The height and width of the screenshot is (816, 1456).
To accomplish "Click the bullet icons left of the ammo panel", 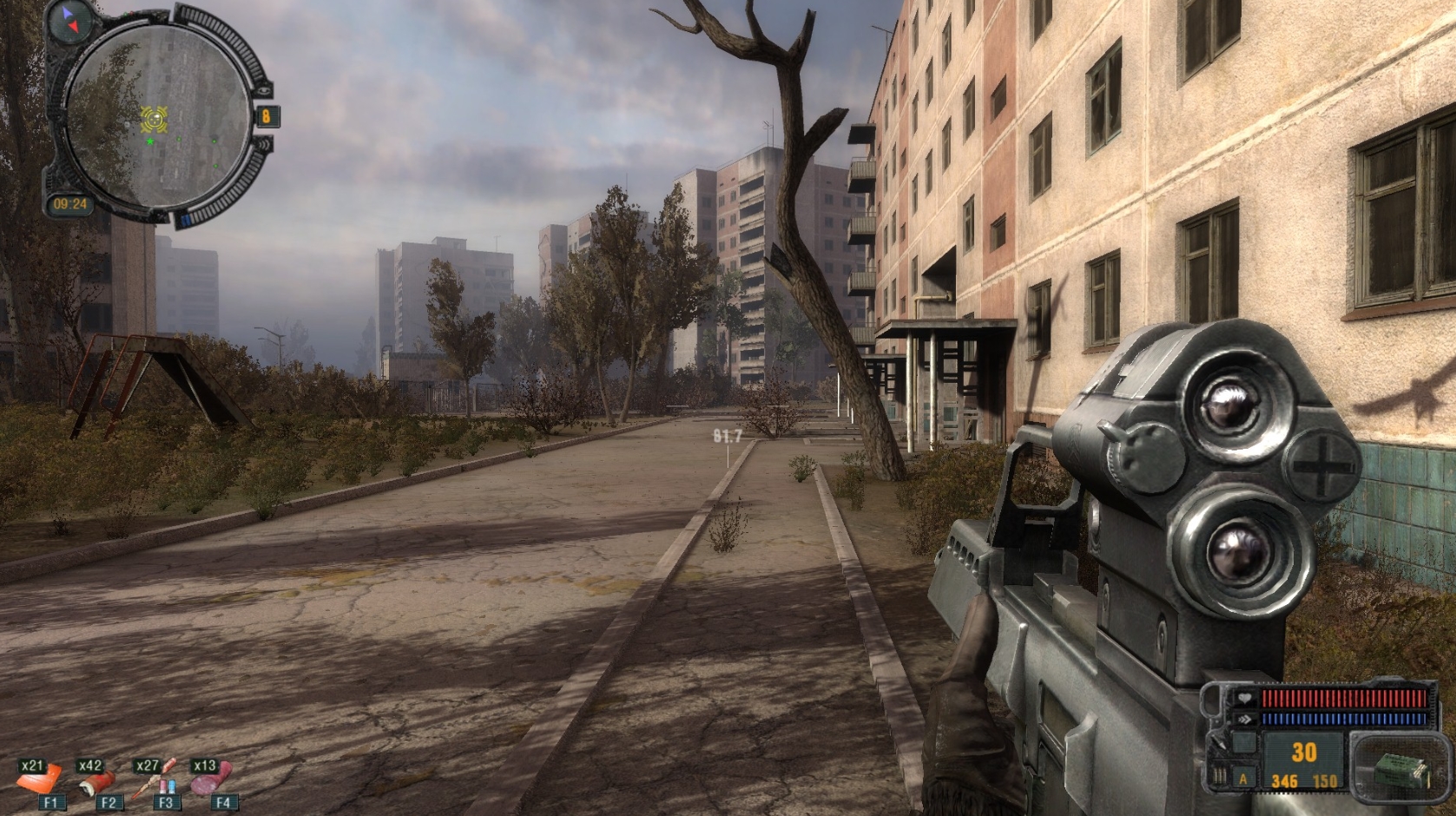I will pyautogui.click(x=1219, y=775).
